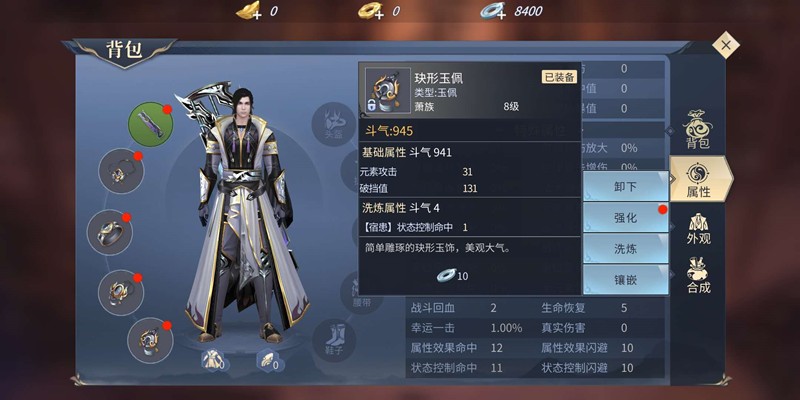Unequip the jade pendant with 卸下
Viewport: 800px width, 400px height.
[627, 185]
